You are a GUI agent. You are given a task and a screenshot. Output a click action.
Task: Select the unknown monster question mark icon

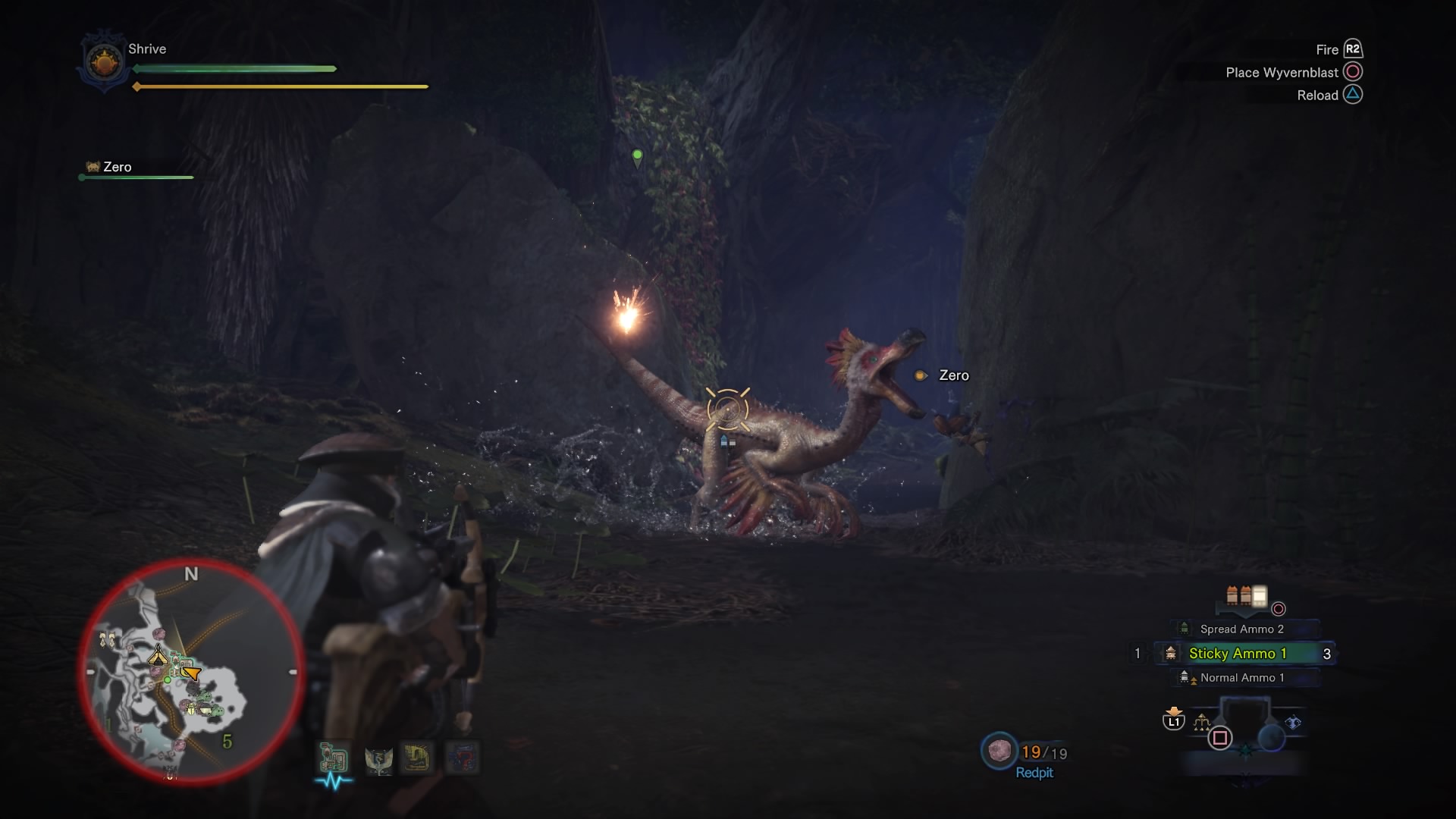click(462, 758)
